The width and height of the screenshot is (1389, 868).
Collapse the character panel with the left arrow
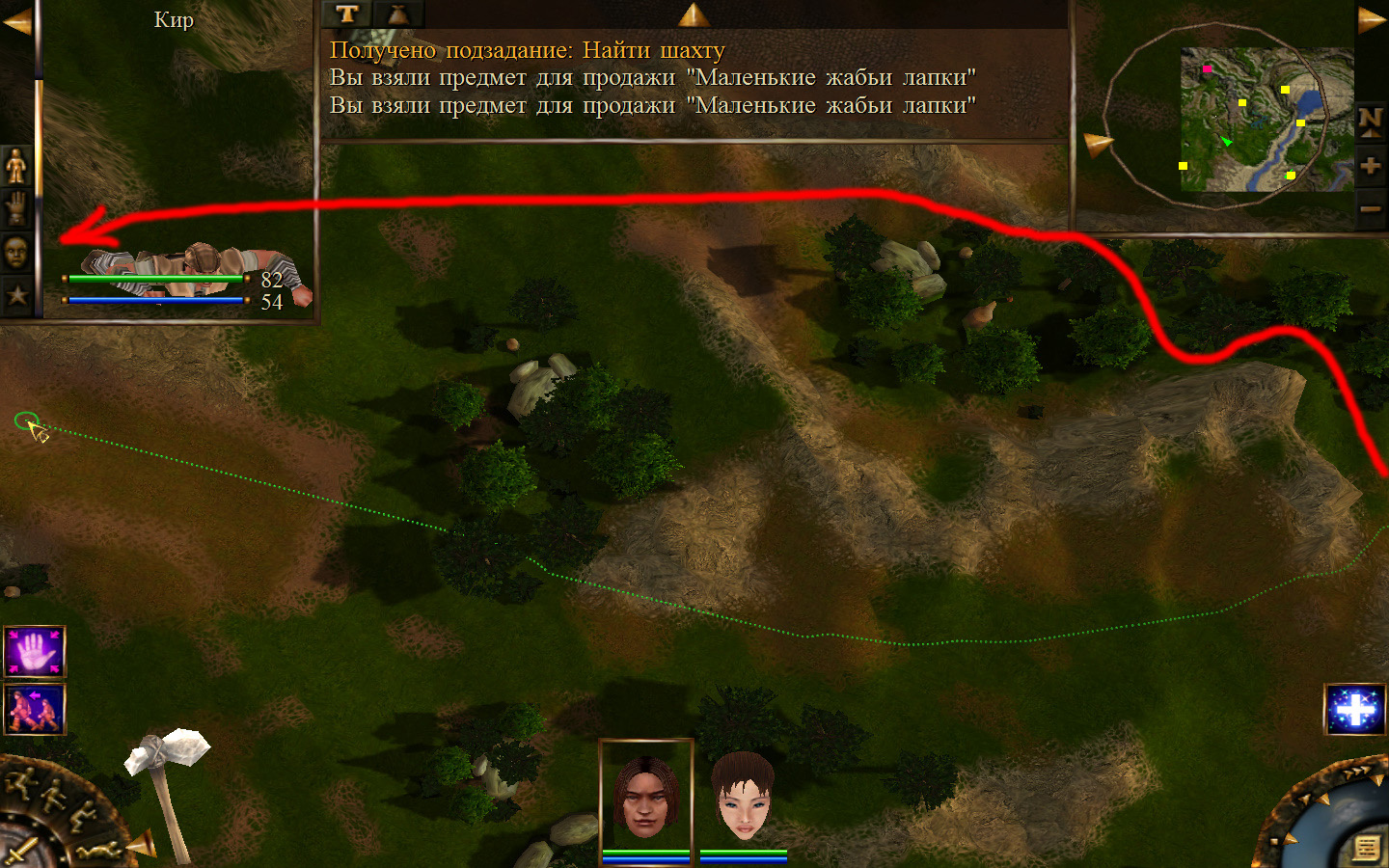[x=15, y=21]
